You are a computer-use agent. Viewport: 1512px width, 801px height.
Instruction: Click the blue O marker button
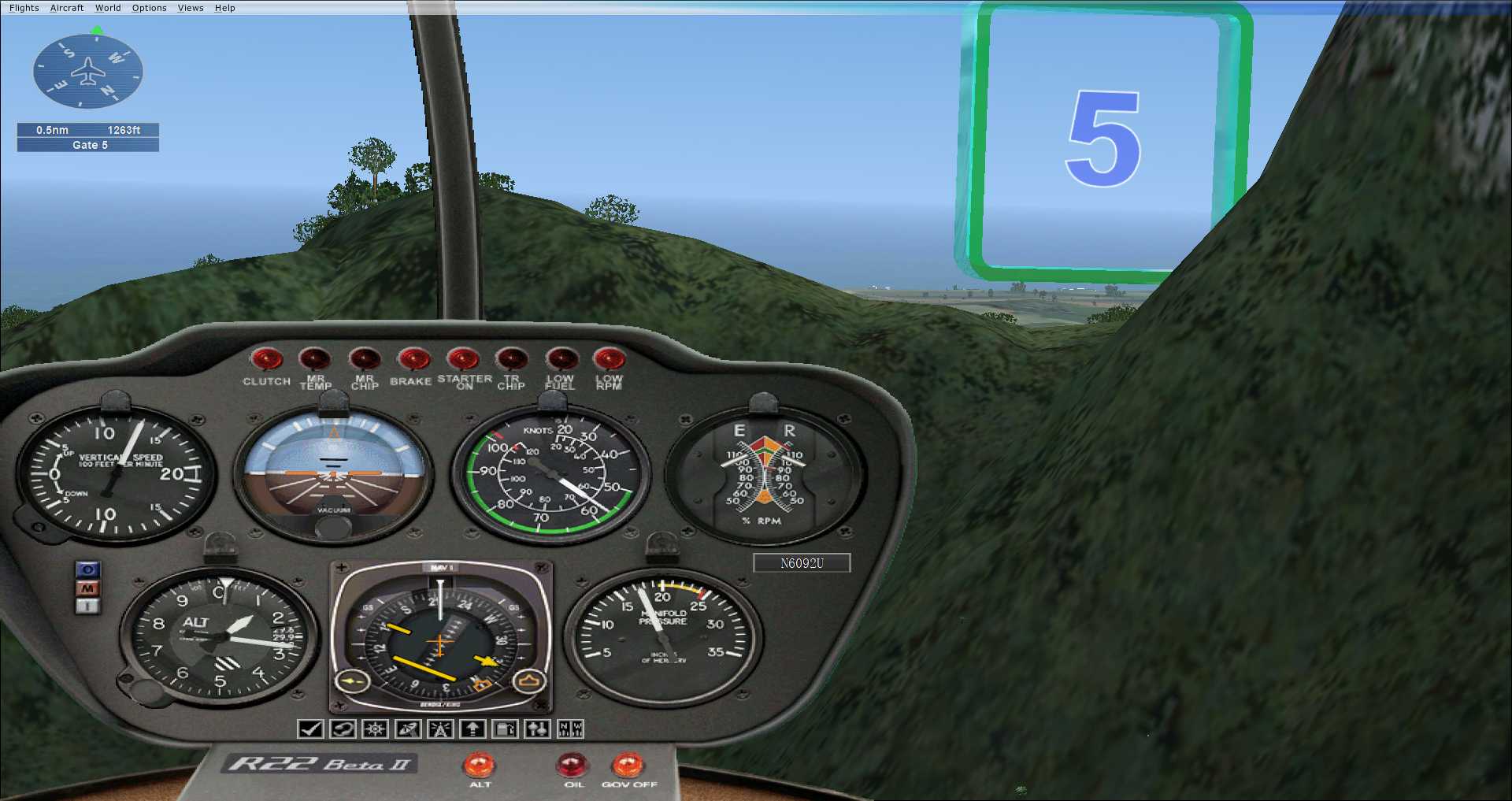(88, 569)
